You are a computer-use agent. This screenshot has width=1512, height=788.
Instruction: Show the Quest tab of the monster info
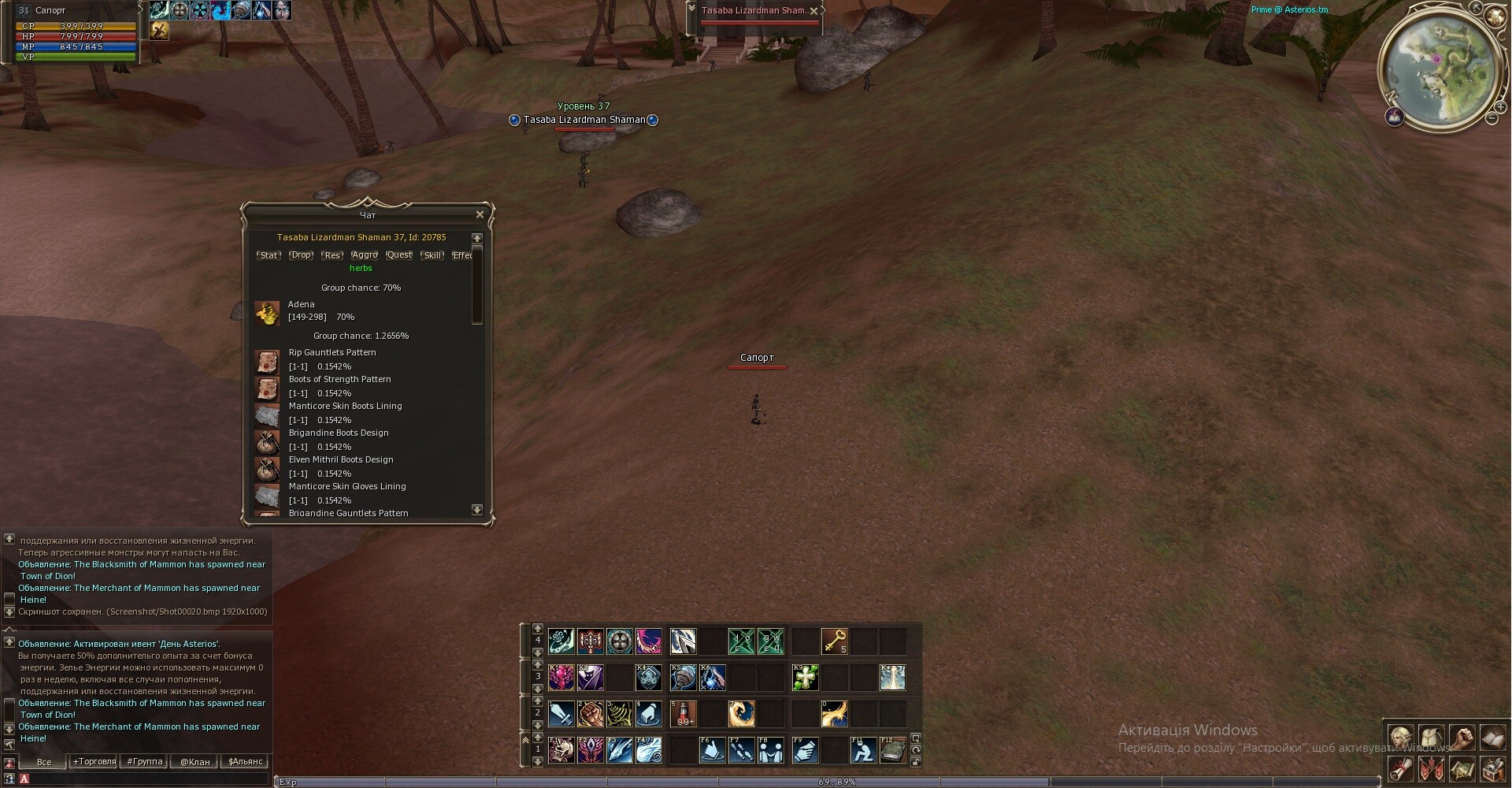coord(398,255)
